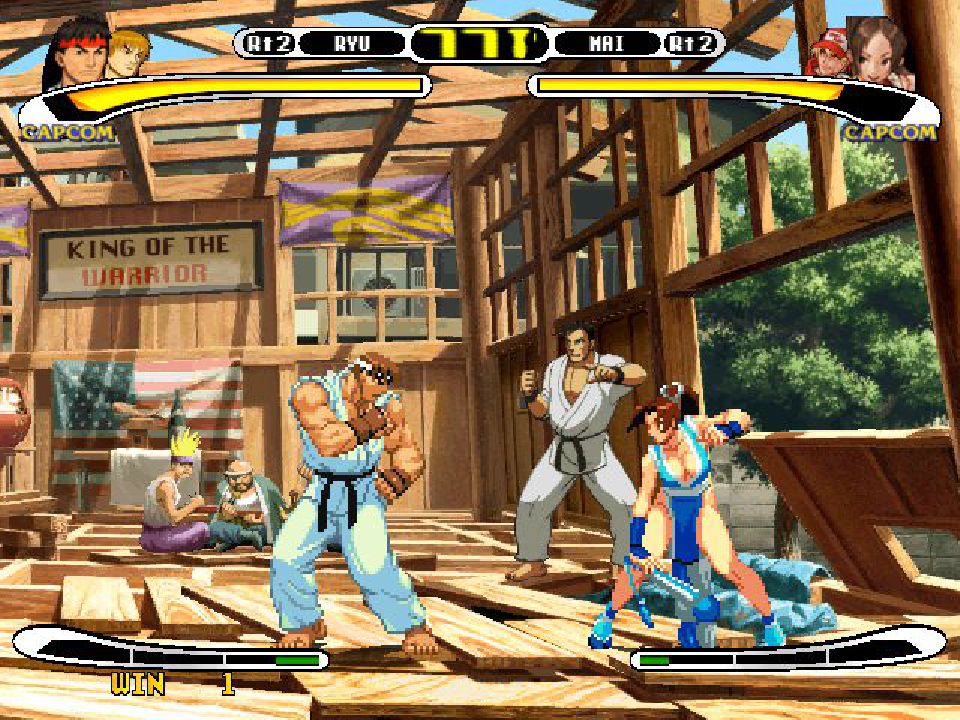
Task: Click the blonde teammate portrait beside Ryu
Action: pyautogui.click(x=129, y=51)
